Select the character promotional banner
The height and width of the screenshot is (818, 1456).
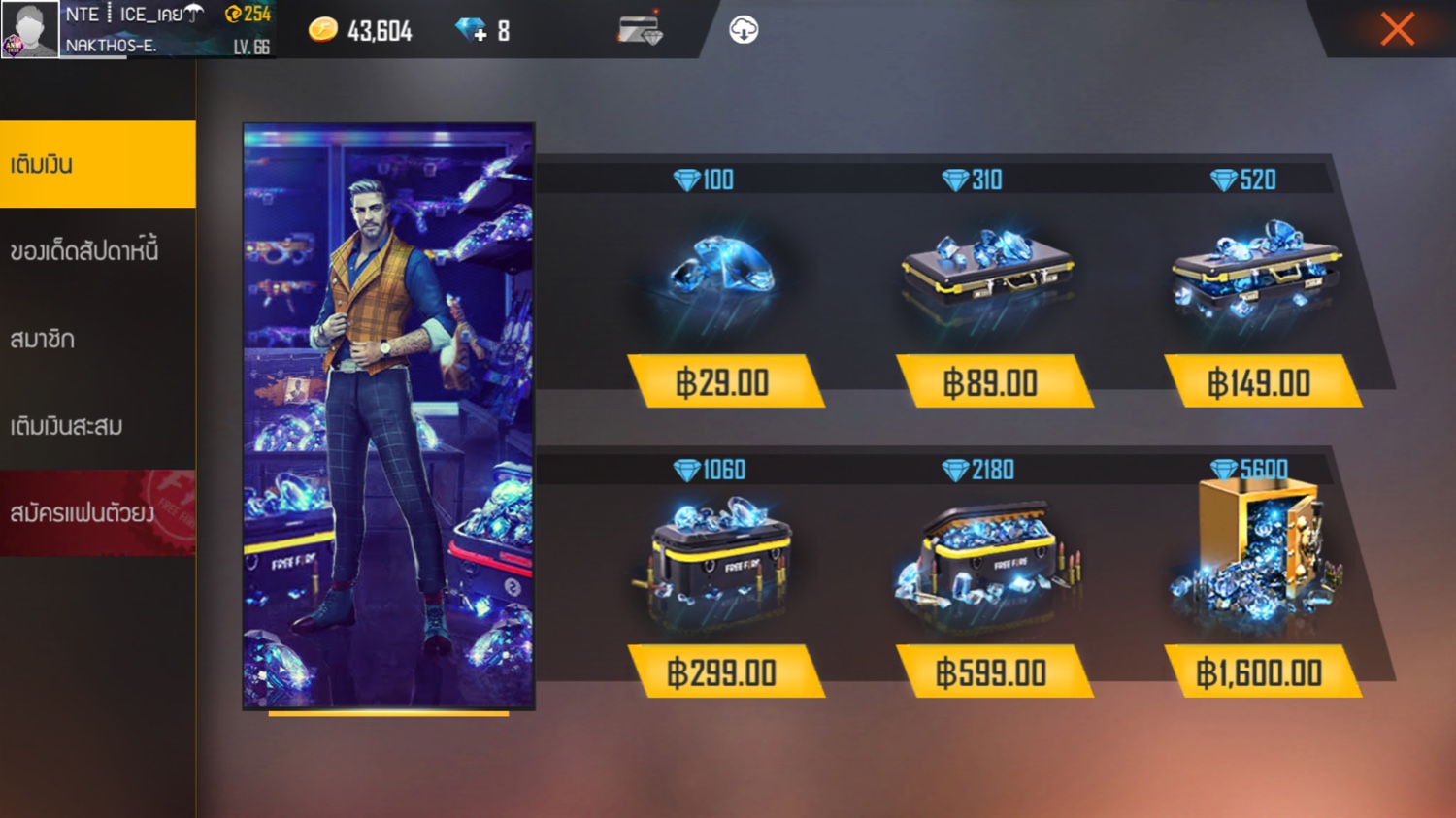pyautogui.click(x=388, y=416)
